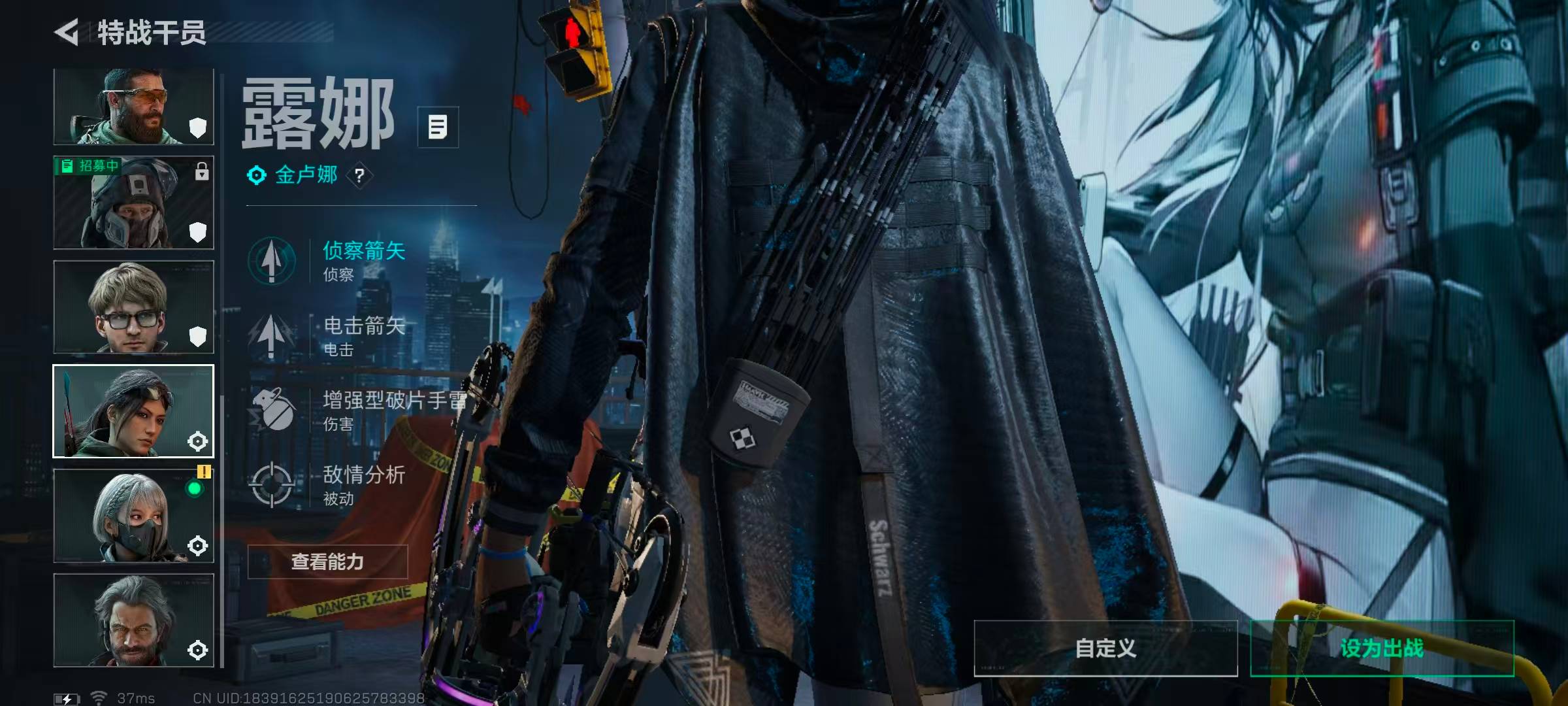The width and height of the screenshot is (1568, 706).
Task: Select the 侦察箭矢 recon arrow ability
Action: coord(363,260)
